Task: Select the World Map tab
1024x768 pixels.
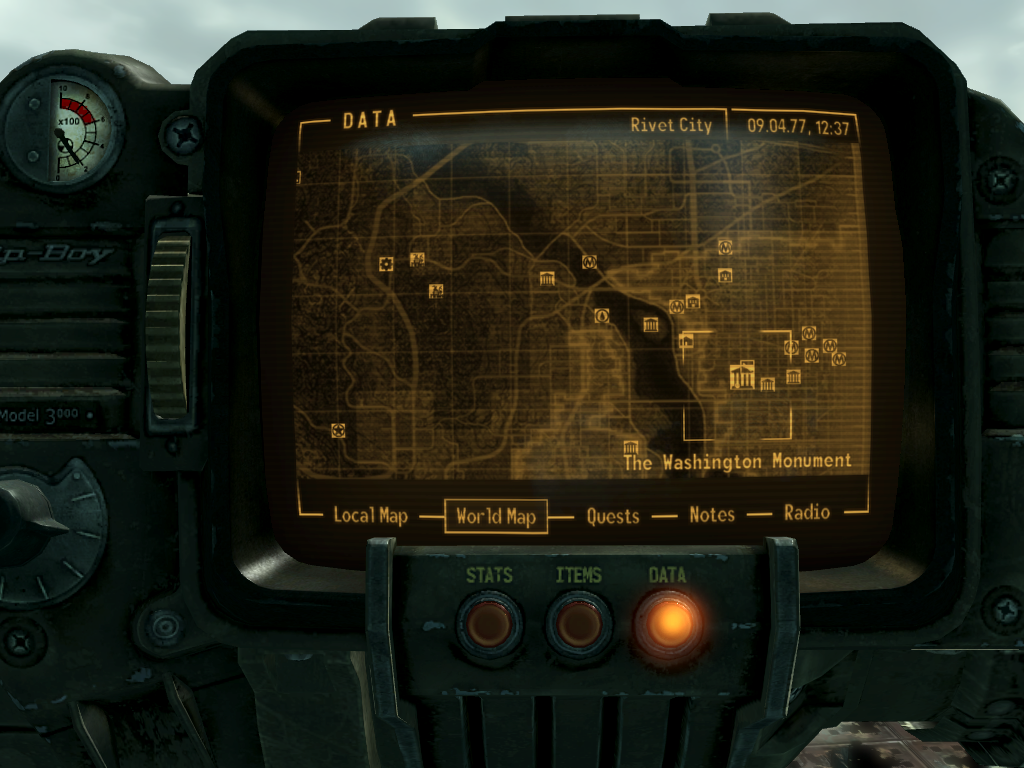Action: 496,517
